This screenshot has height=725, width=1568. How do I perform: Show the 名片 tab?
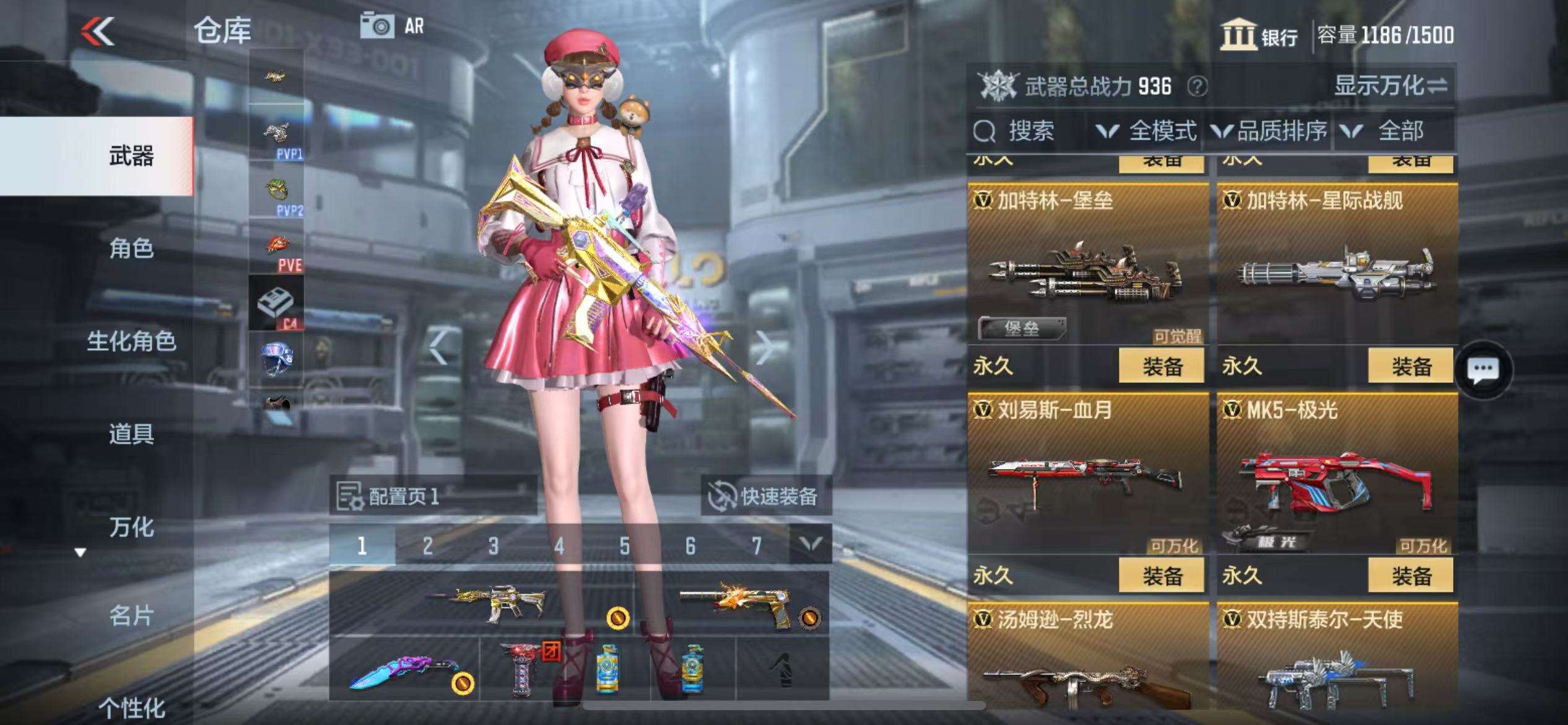click(x=131, y=616)
